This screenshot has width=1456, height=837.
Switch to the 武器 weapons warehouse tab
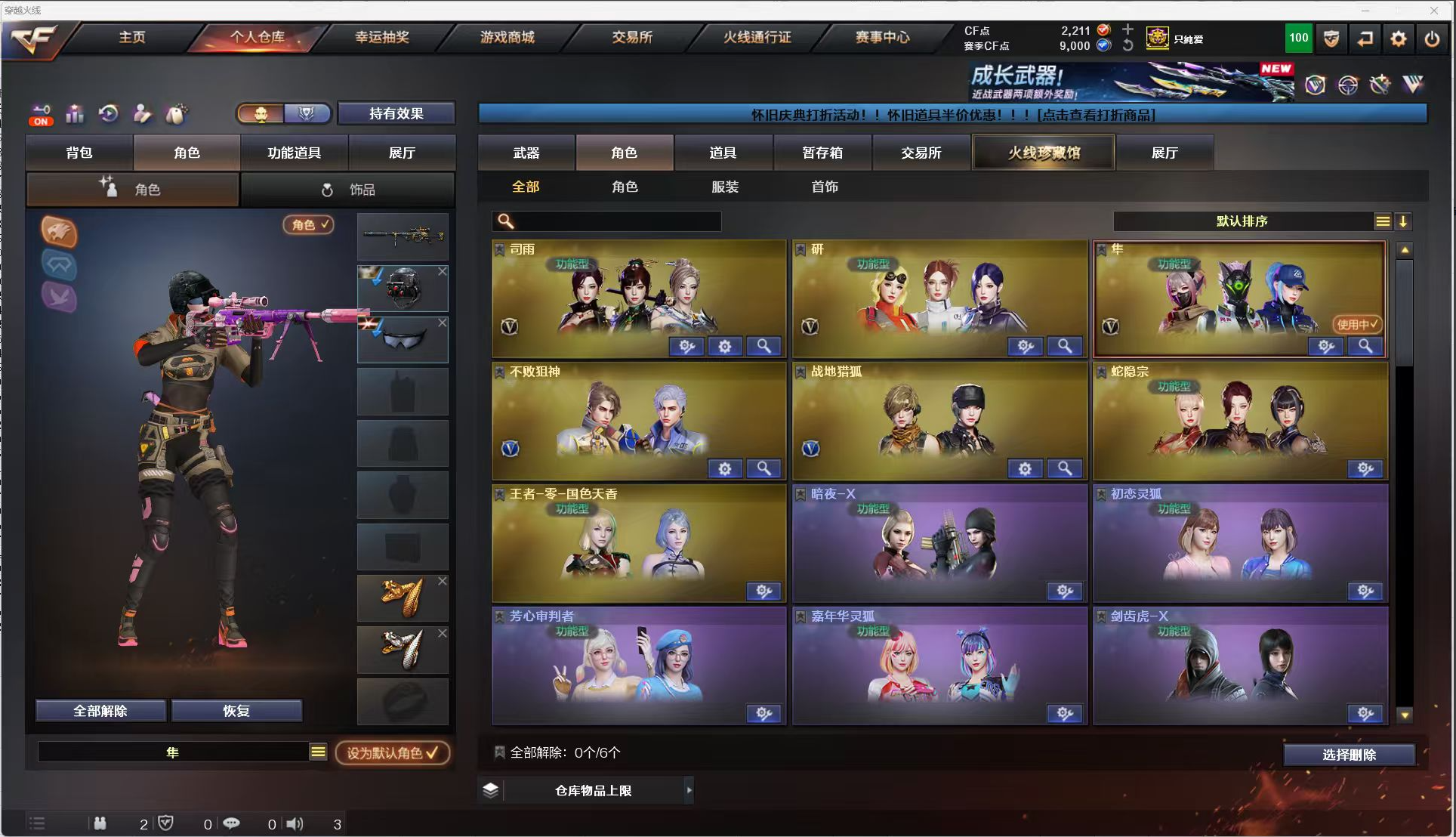(x=526, y=153)
